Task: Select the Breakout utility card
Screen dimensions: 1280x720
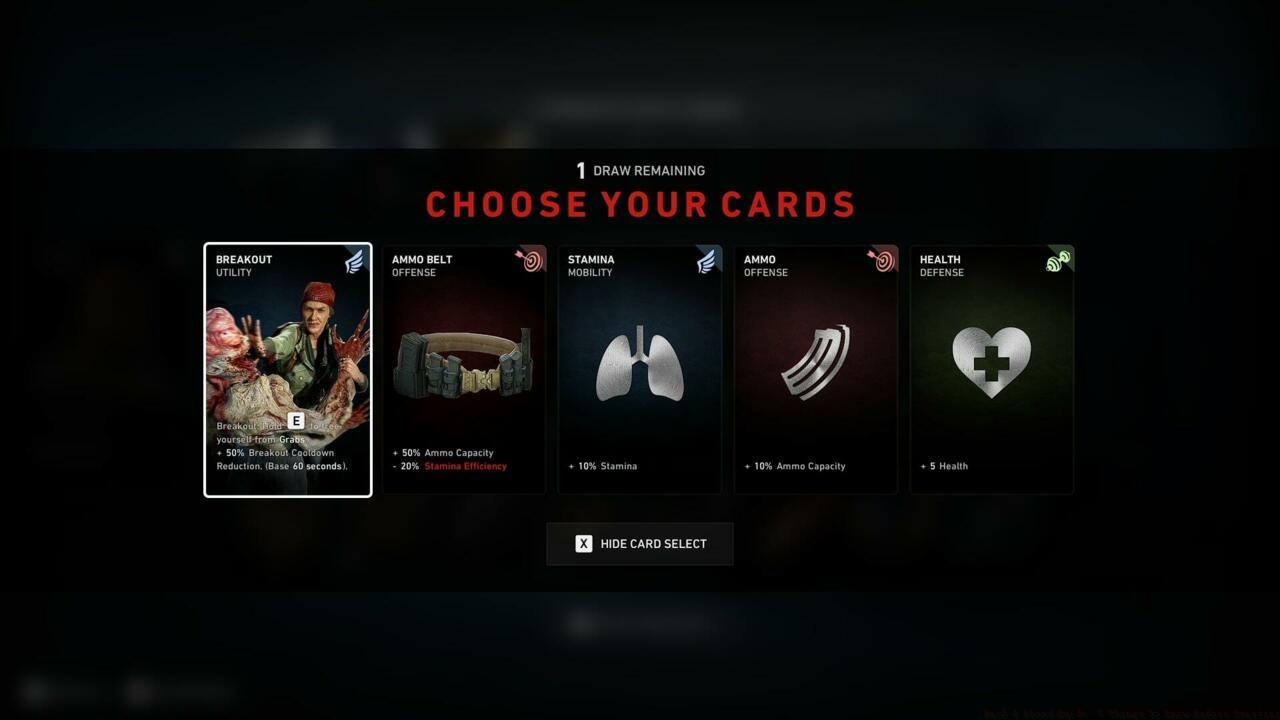Action: click(x=287, y=370)
